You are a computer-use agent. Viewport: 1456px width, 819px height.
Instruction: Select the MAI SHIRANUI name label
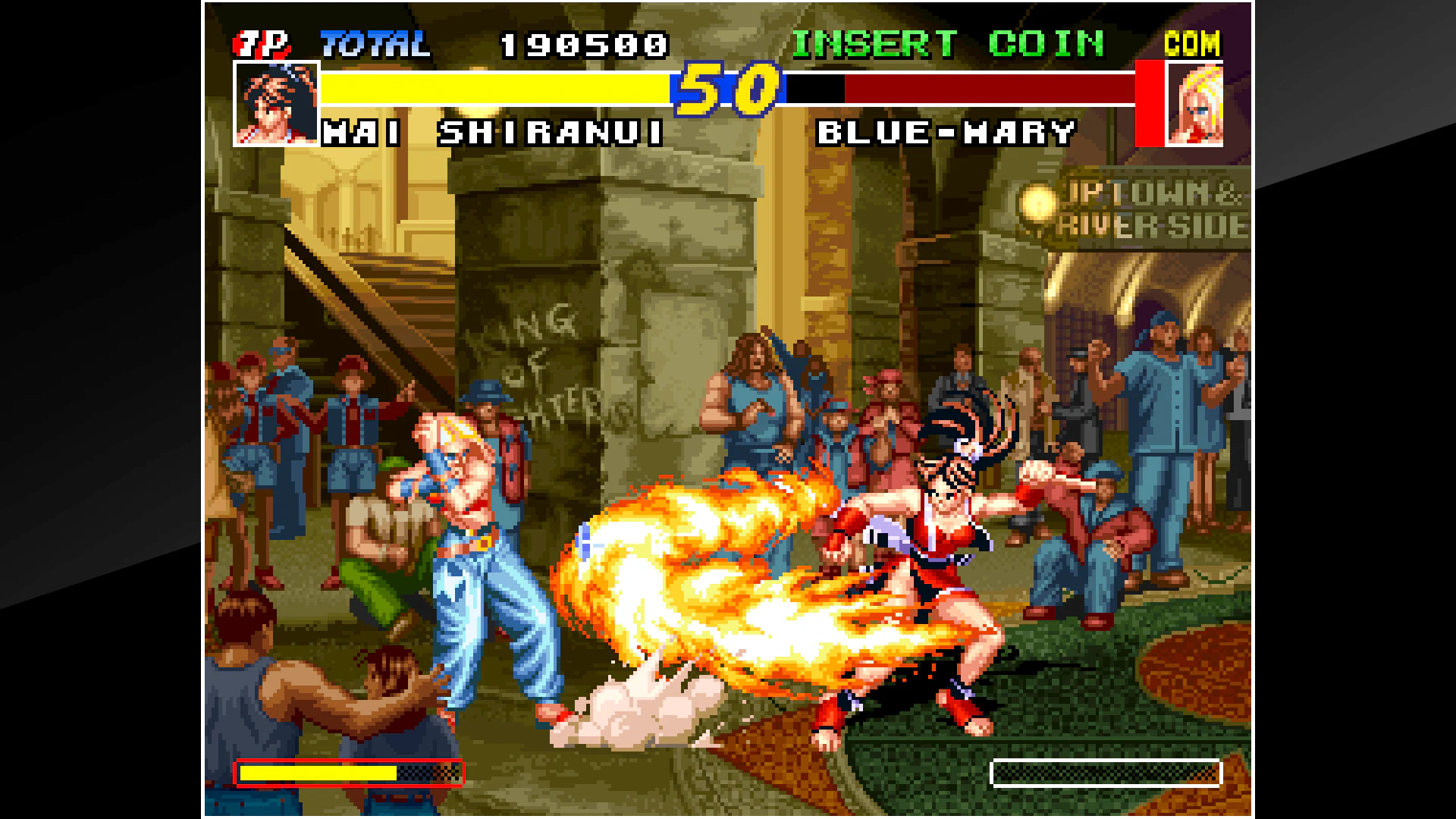coord(494,132)
